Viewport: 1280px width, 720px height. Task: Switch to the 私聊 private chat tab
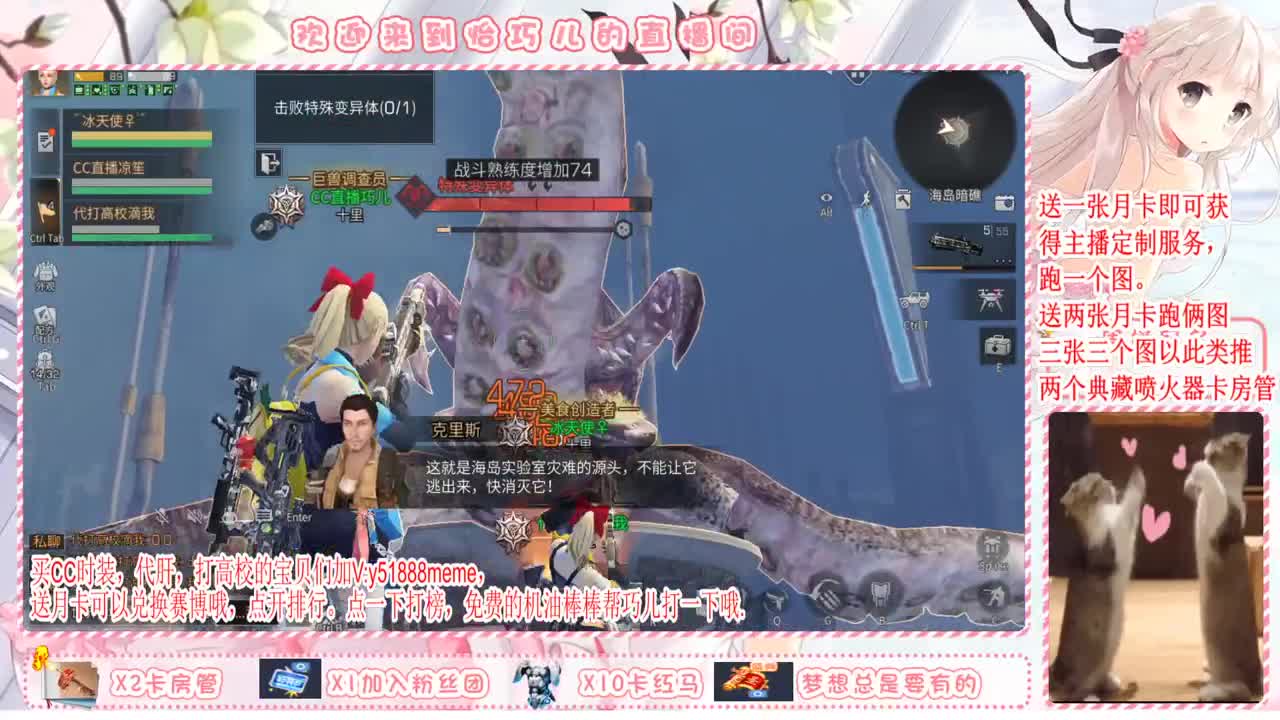point(47,538)
